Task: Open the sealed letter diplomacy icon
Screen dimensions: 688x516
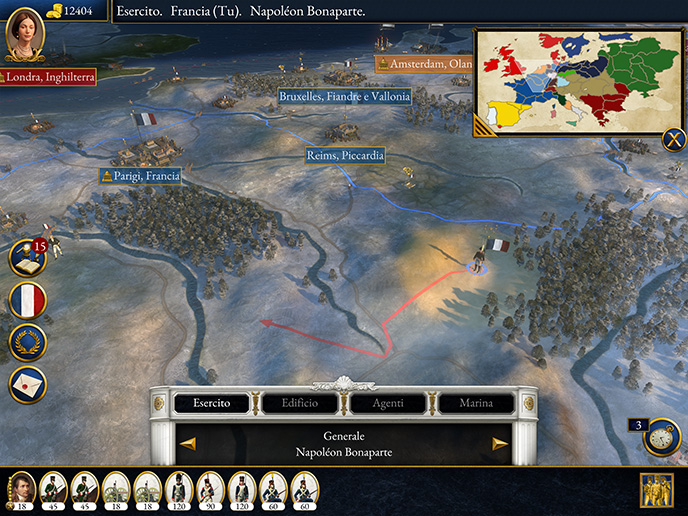Action: click(x=27, y=384)
